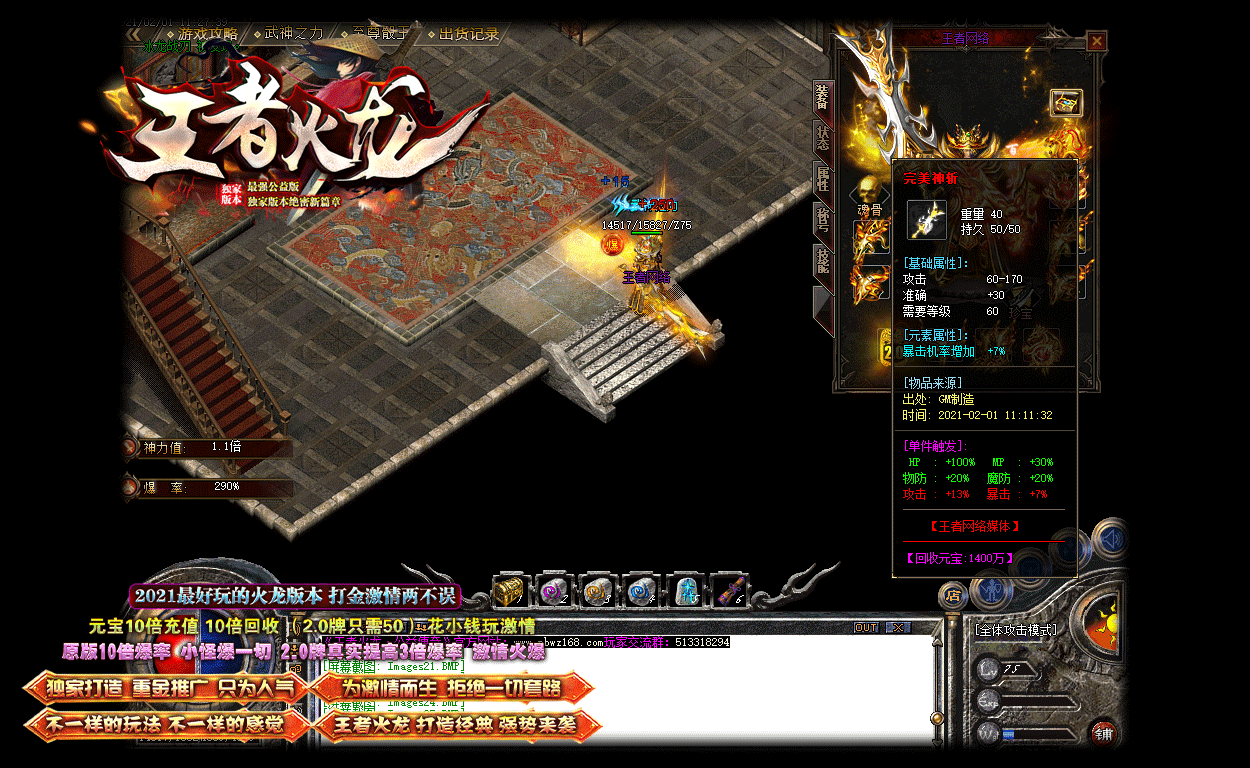Screen dimensions: 1250x768
Task: Close the chat window with its X button
Action: click(x=897, y=628)
